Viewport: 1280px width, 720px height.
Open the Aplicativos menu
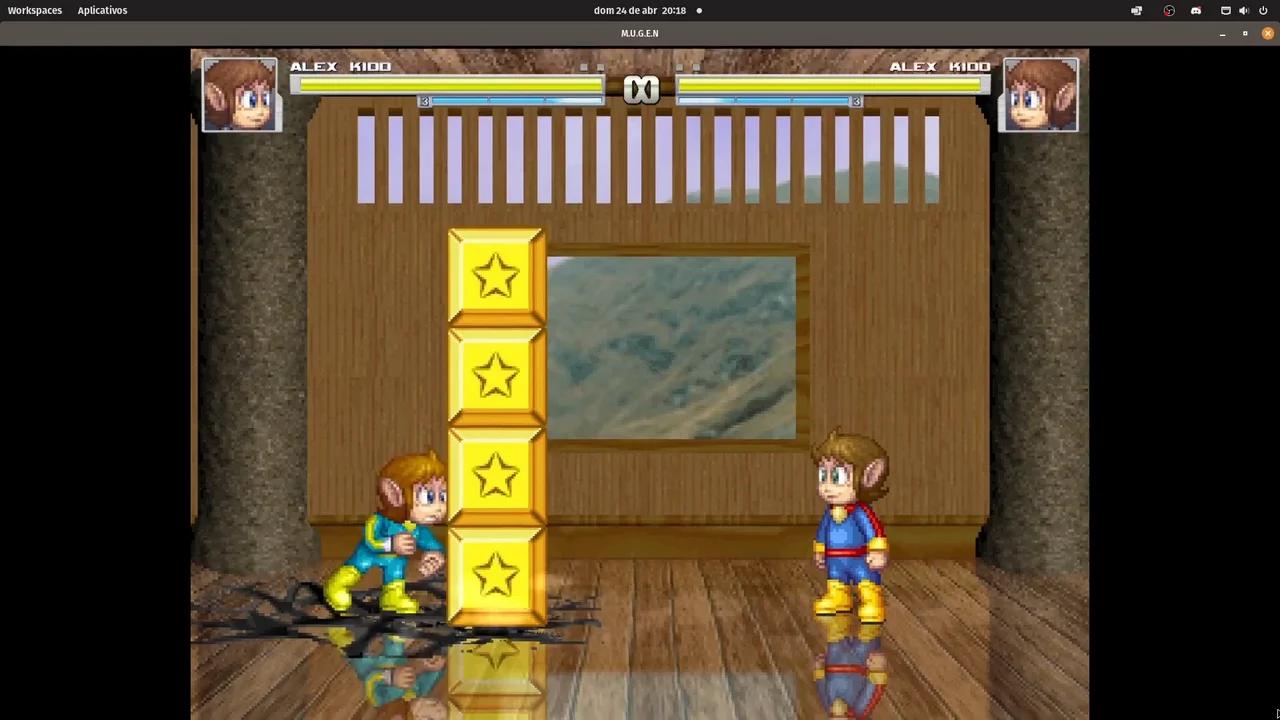point(102,10)
